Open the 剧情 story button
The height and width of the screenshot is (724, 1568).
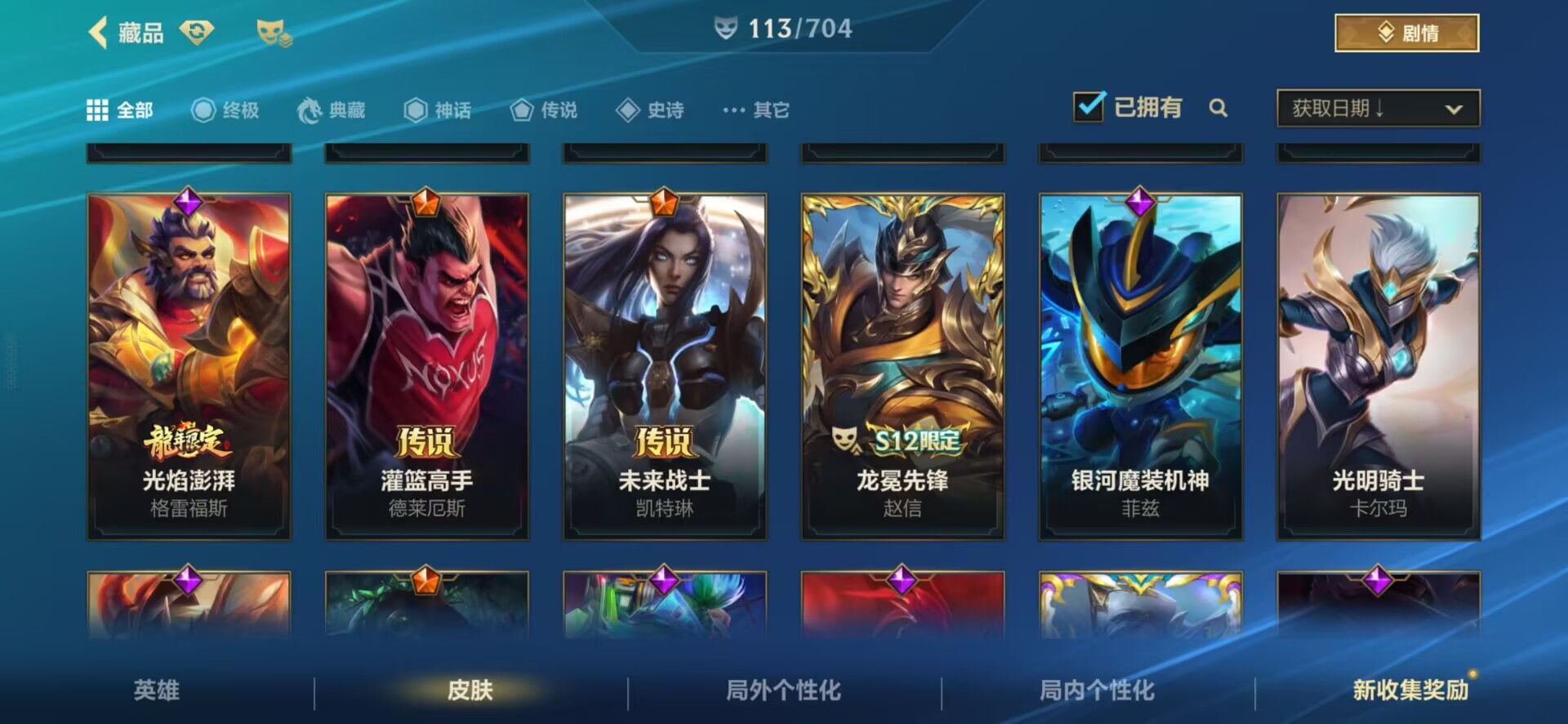tap(1406, 33)
